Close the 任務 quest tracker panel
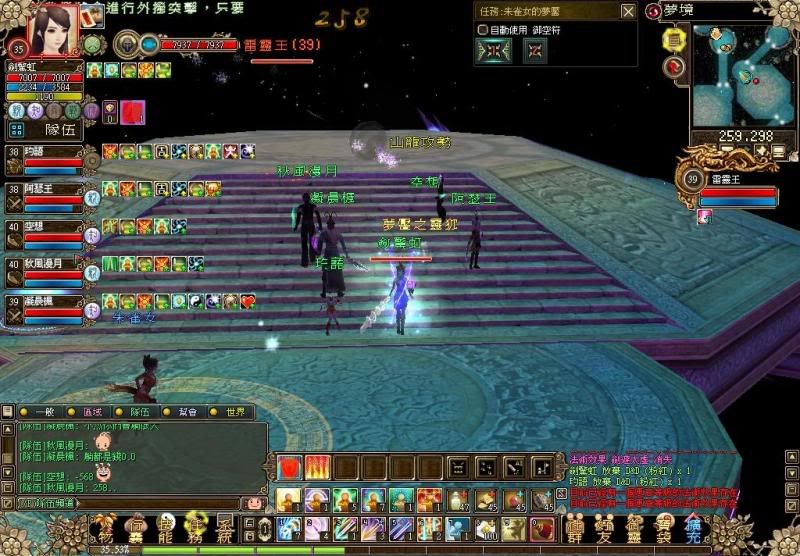The image size is (800, 556). [x=627, y=12]
